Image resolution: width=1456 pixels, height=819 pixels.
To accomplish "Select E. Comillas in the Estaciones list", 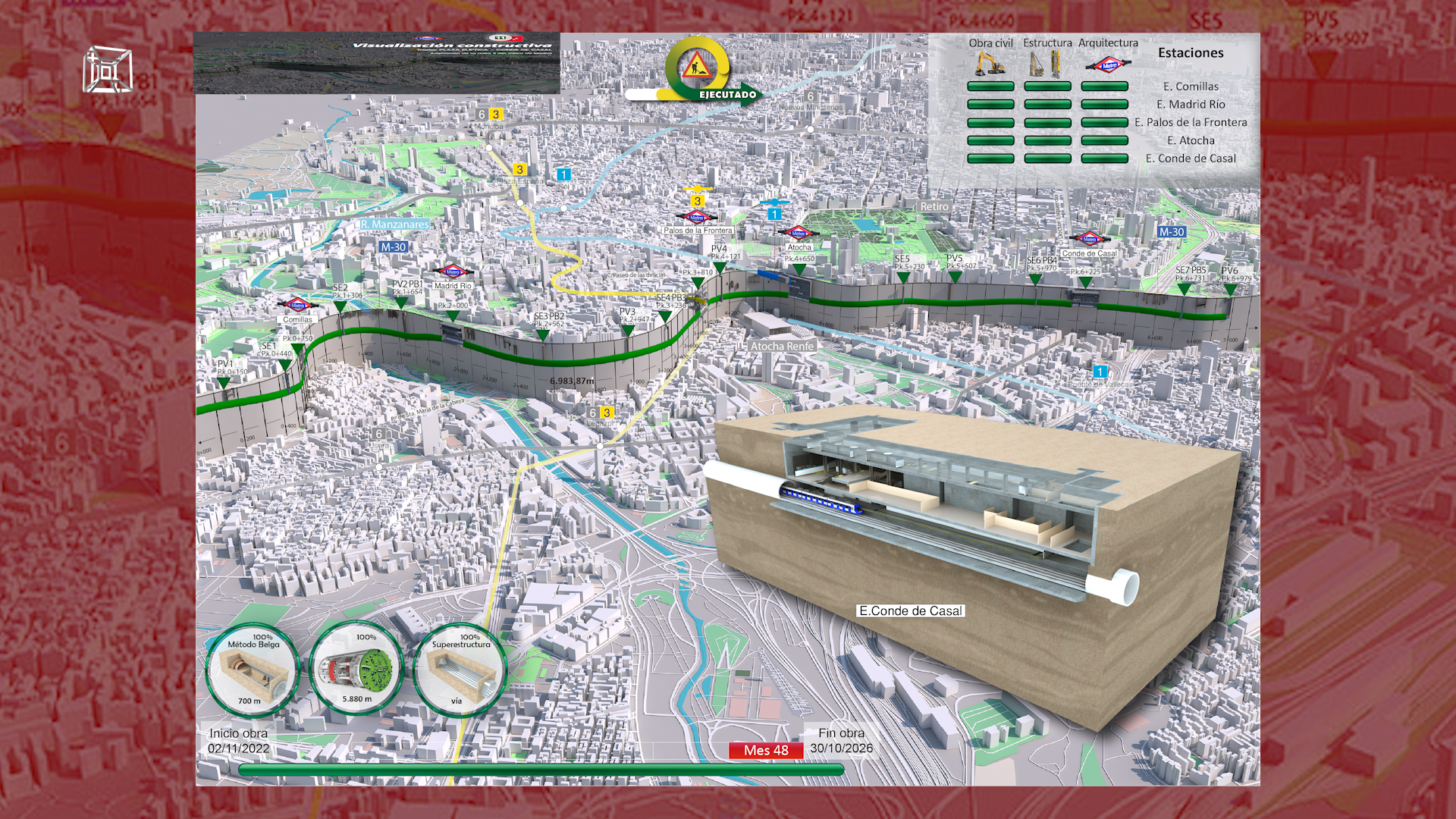I will coord(1191,86).
